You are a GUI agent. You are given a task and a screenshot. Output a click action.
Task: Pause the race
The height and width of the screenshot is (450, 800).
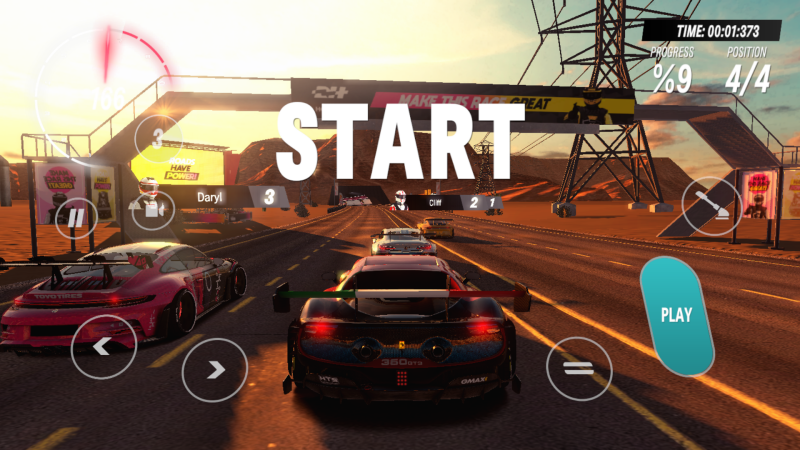[76, 217]
